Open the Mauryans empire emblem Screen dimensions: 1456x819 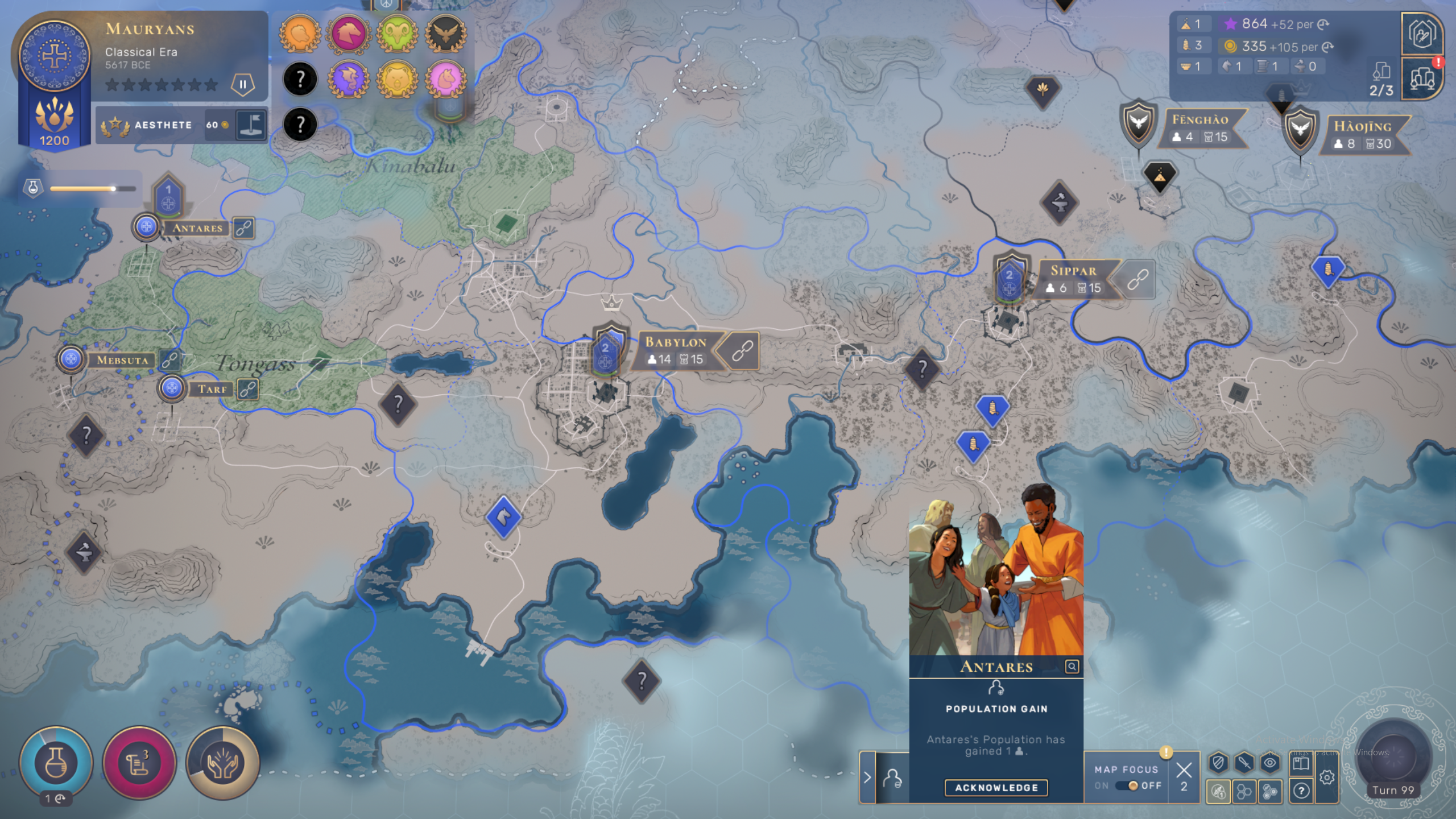click(x=55, y=56)
